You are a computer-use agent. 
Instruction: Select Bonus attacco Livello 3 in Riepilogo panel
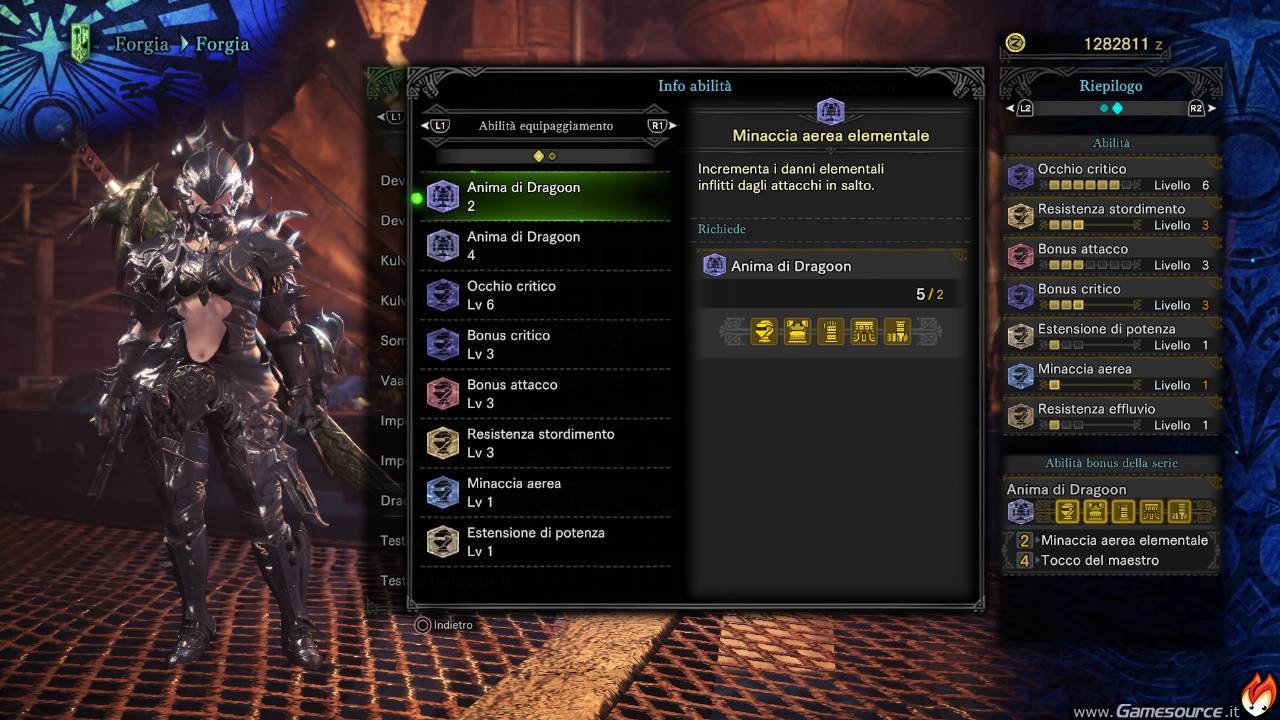click(x=1112, y=256)
